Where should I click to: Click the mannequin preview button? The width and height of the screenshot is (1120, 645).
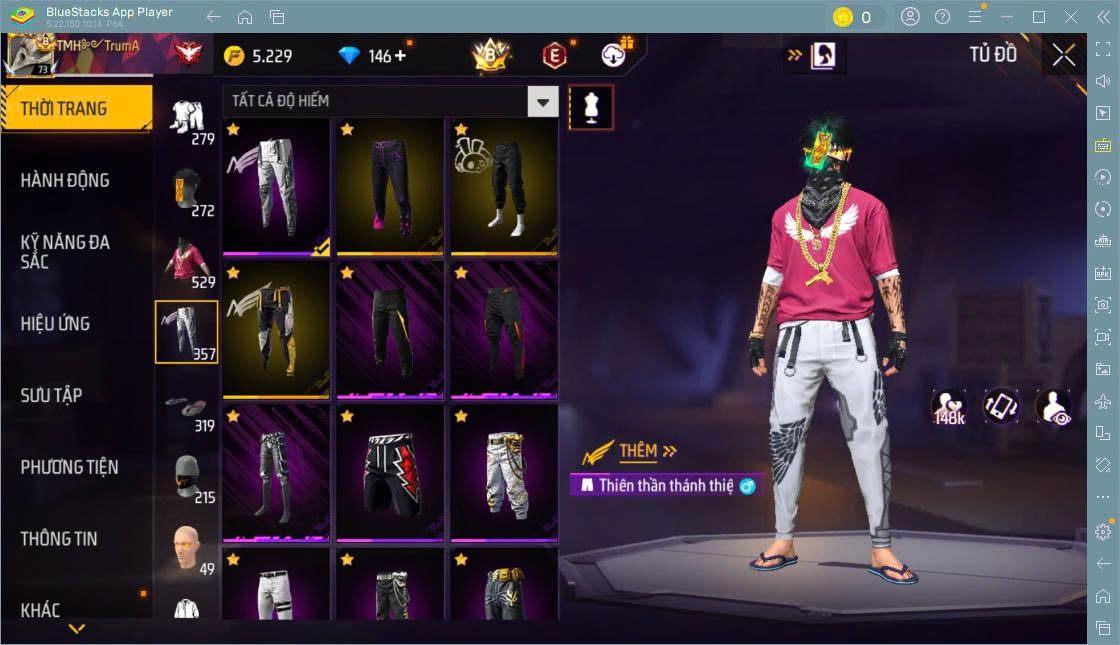[591, 107]
